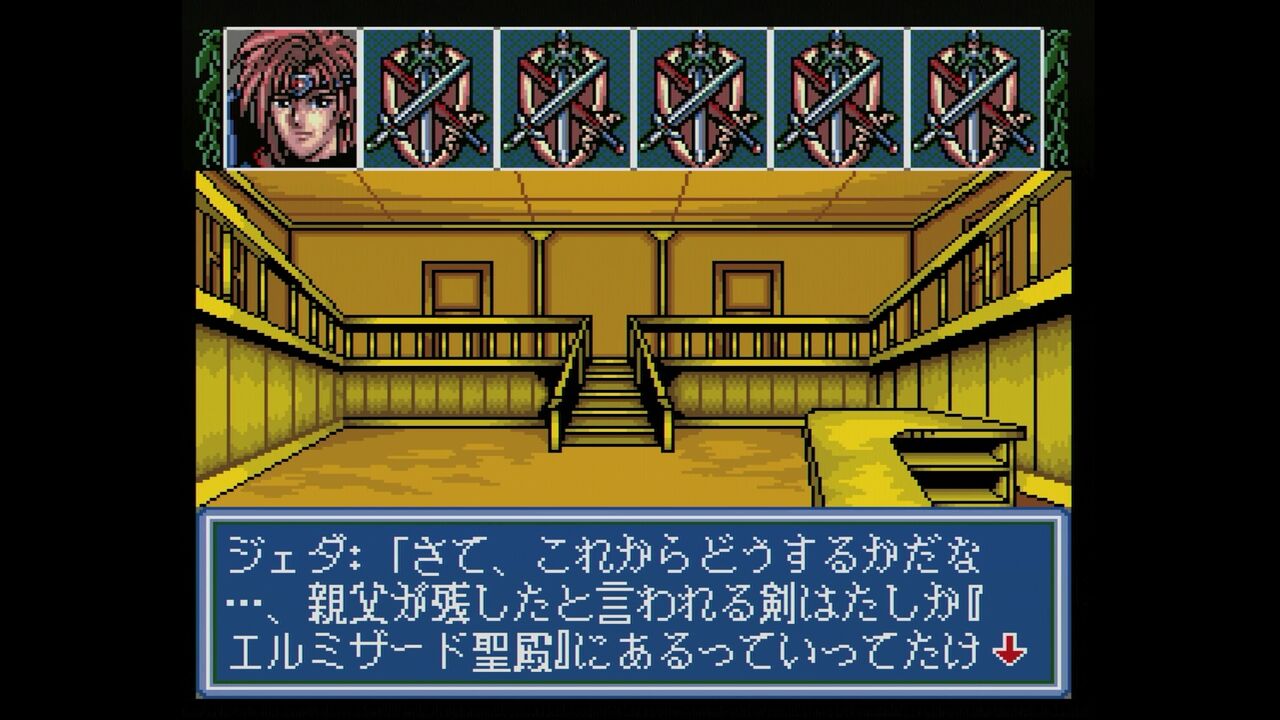Click the last shield-and-swords party slot
The image size is (1280, 720).
click(x=974, y=100)
